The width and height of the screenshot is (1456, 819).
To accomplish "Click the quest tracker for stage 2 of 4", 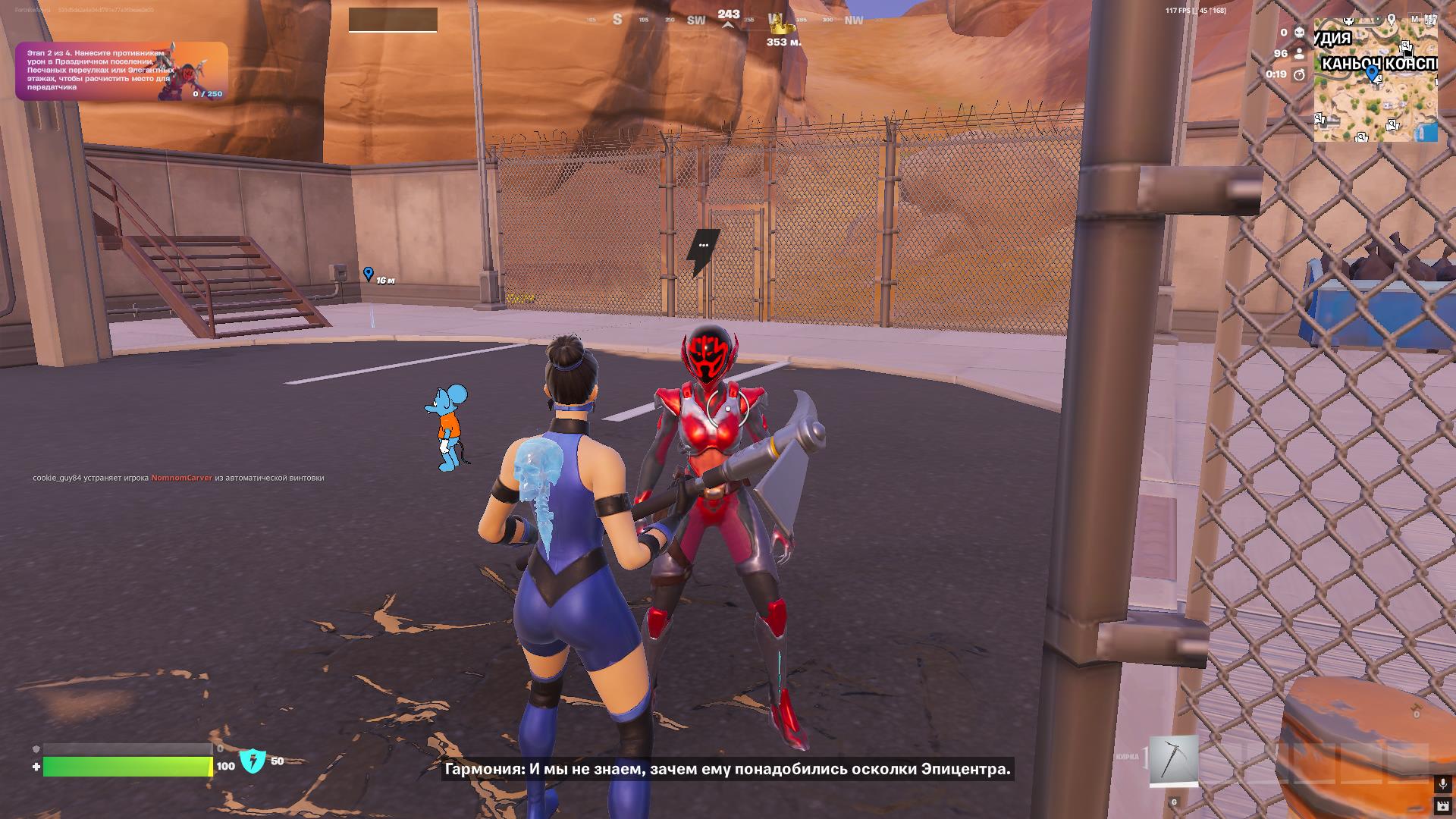I will (x=121, y=71).
